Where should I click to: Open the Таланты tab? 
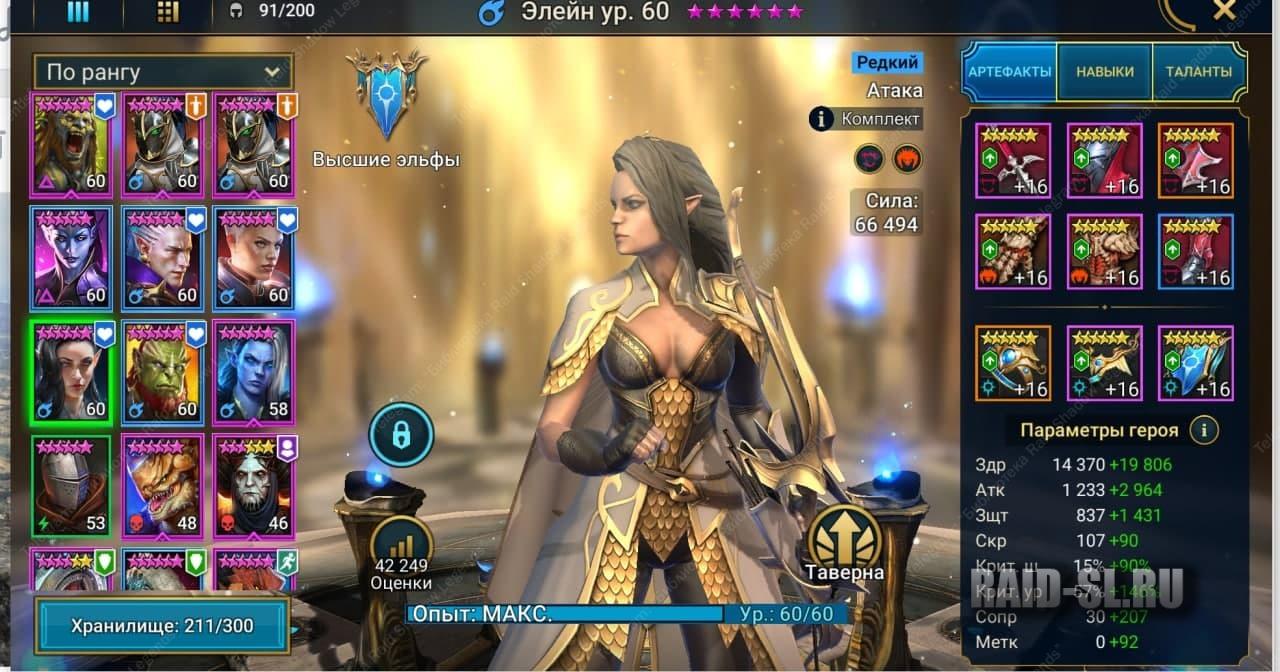click(x=1197, y=72)
